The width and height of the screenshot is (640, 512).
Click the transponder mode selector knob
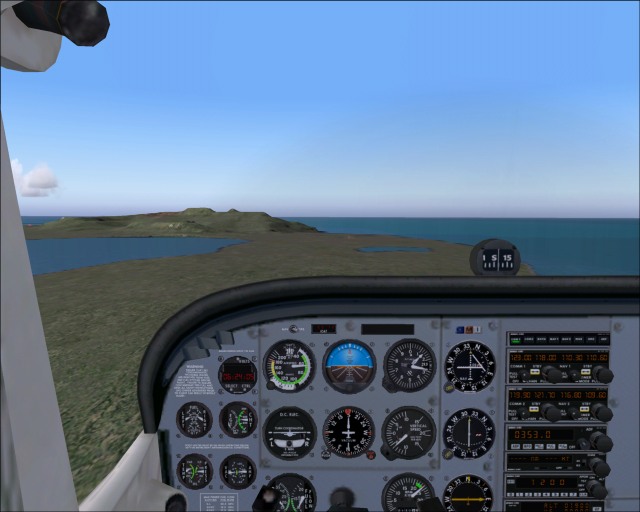click(x=598, y=488)
